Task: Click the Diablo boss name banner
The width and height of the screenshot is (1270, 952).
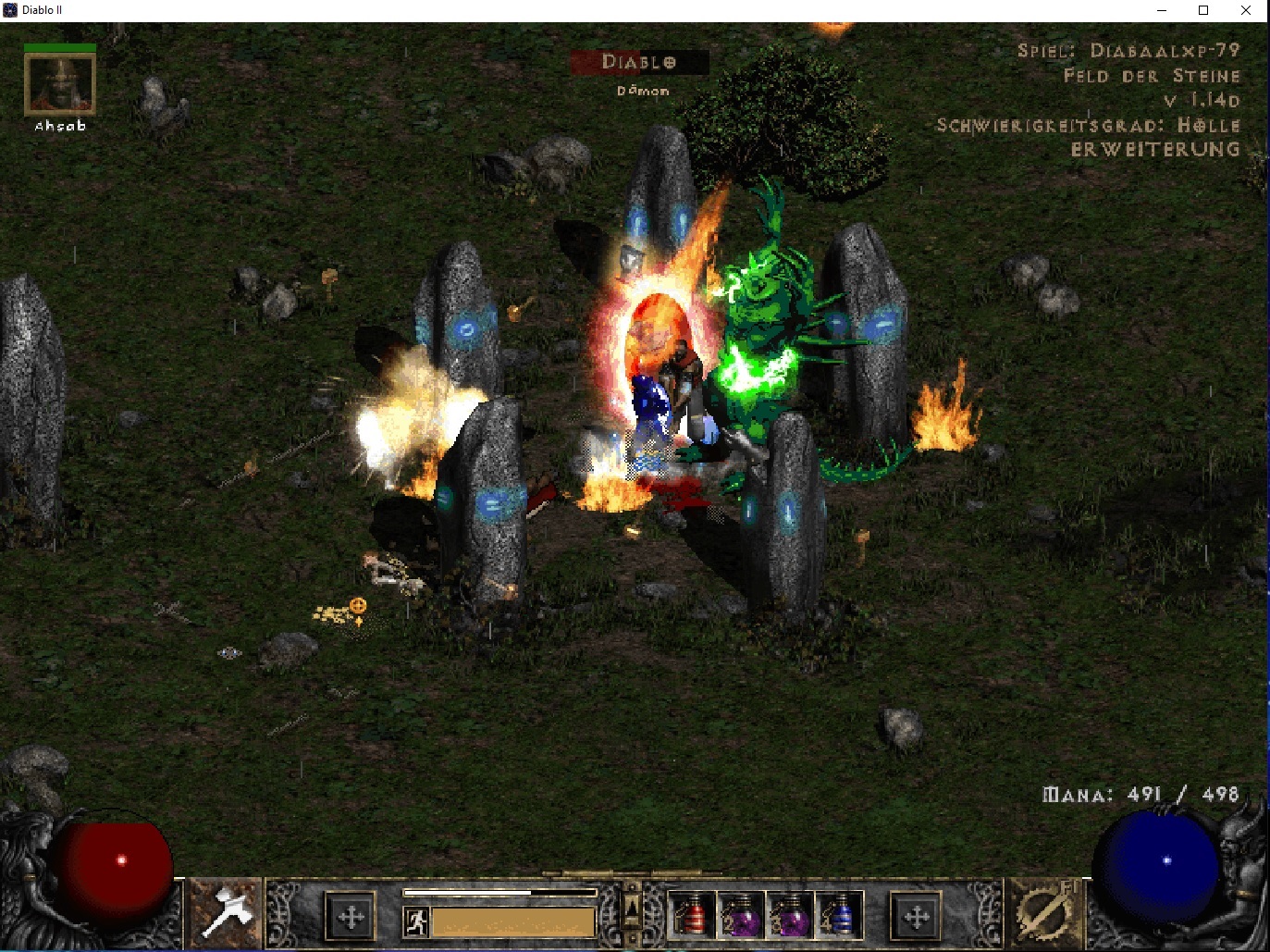Action: tap(638, 63)
